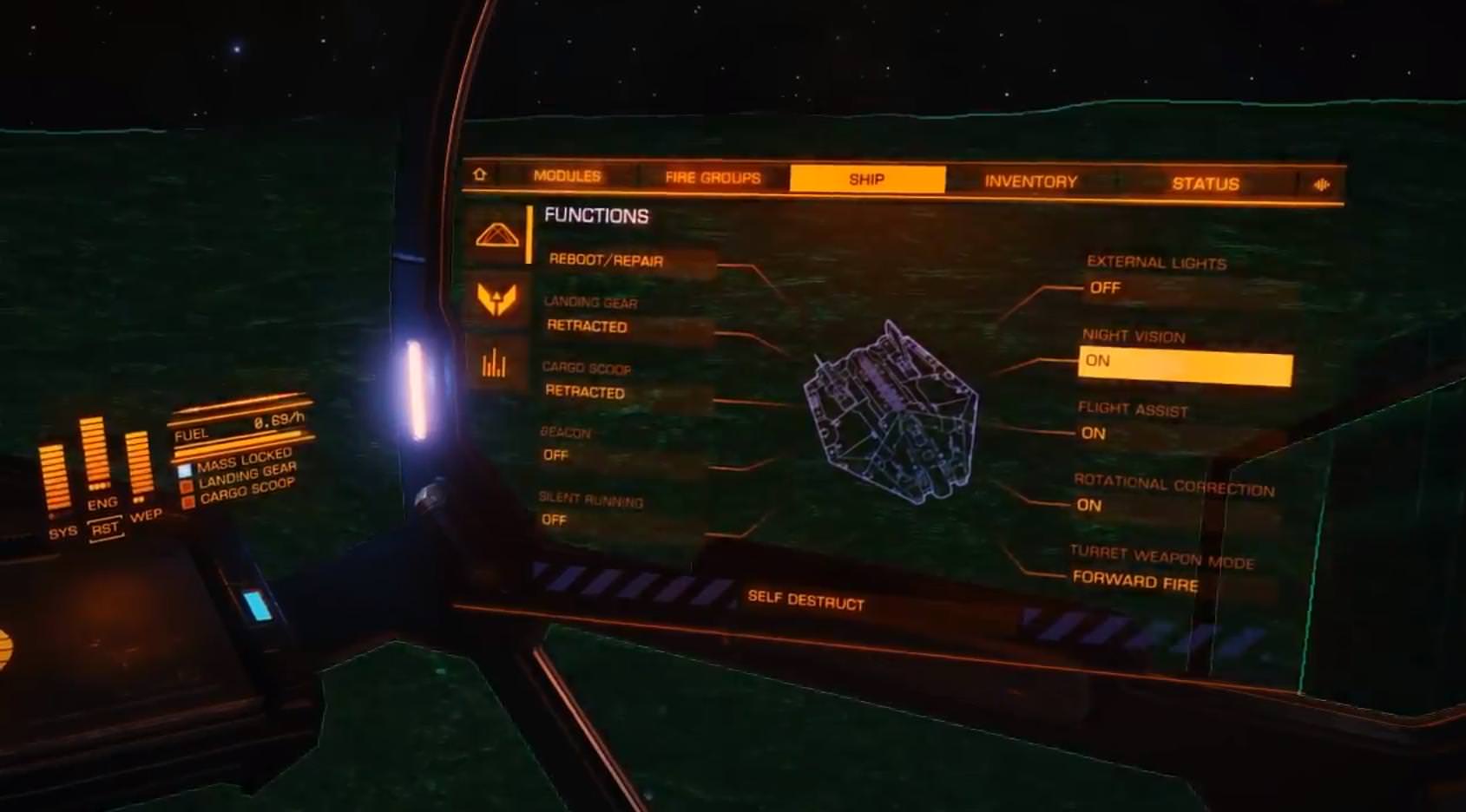Image resolution: width=1466 pixels, height=812 pixels.
Task: Toggle the highlighted Night Vision option
Action: click(x=1184, y=366)
